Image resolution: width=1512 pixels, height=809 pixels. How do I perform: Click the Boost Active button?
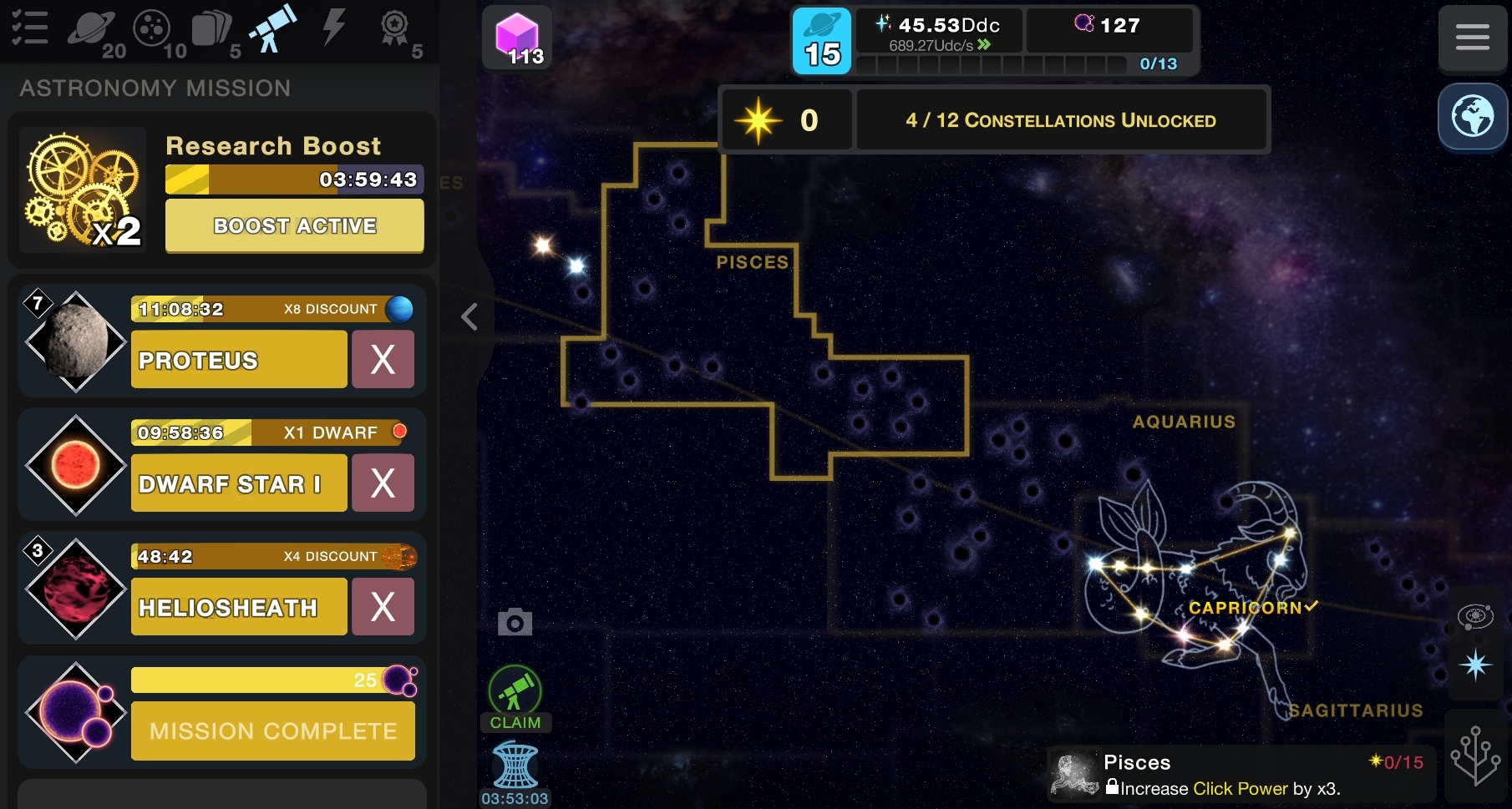(x=294, y=226)
